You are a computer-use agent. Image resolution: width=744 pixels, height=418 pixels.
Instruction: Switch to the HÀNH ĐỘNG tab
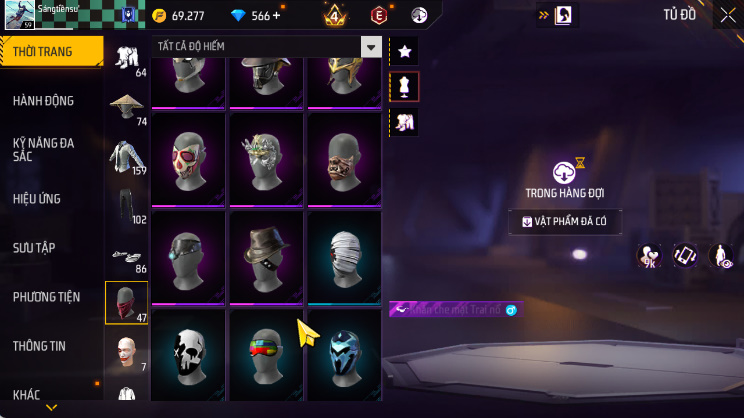click(43, 101)
